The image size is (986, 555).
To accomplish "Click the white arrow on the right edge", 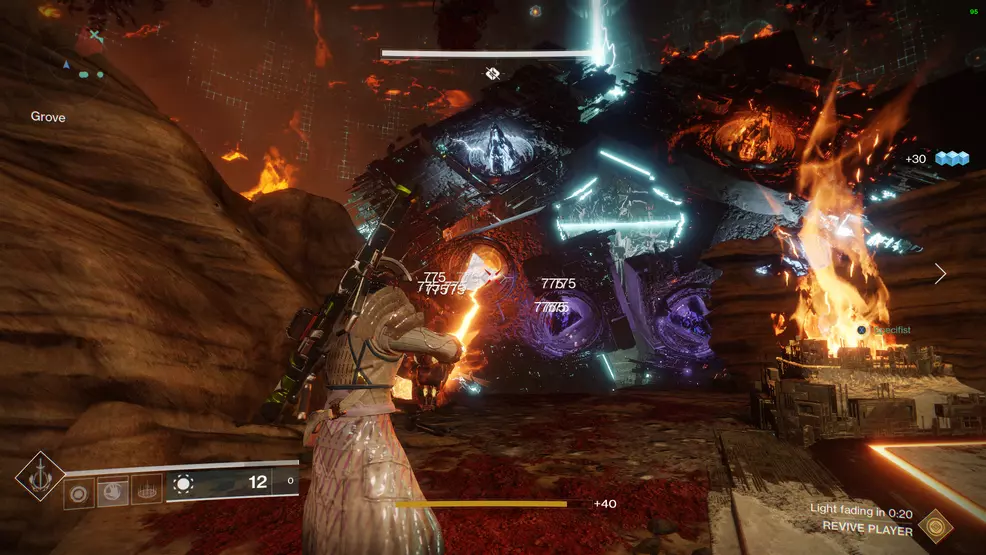I will tap(940, 273).
